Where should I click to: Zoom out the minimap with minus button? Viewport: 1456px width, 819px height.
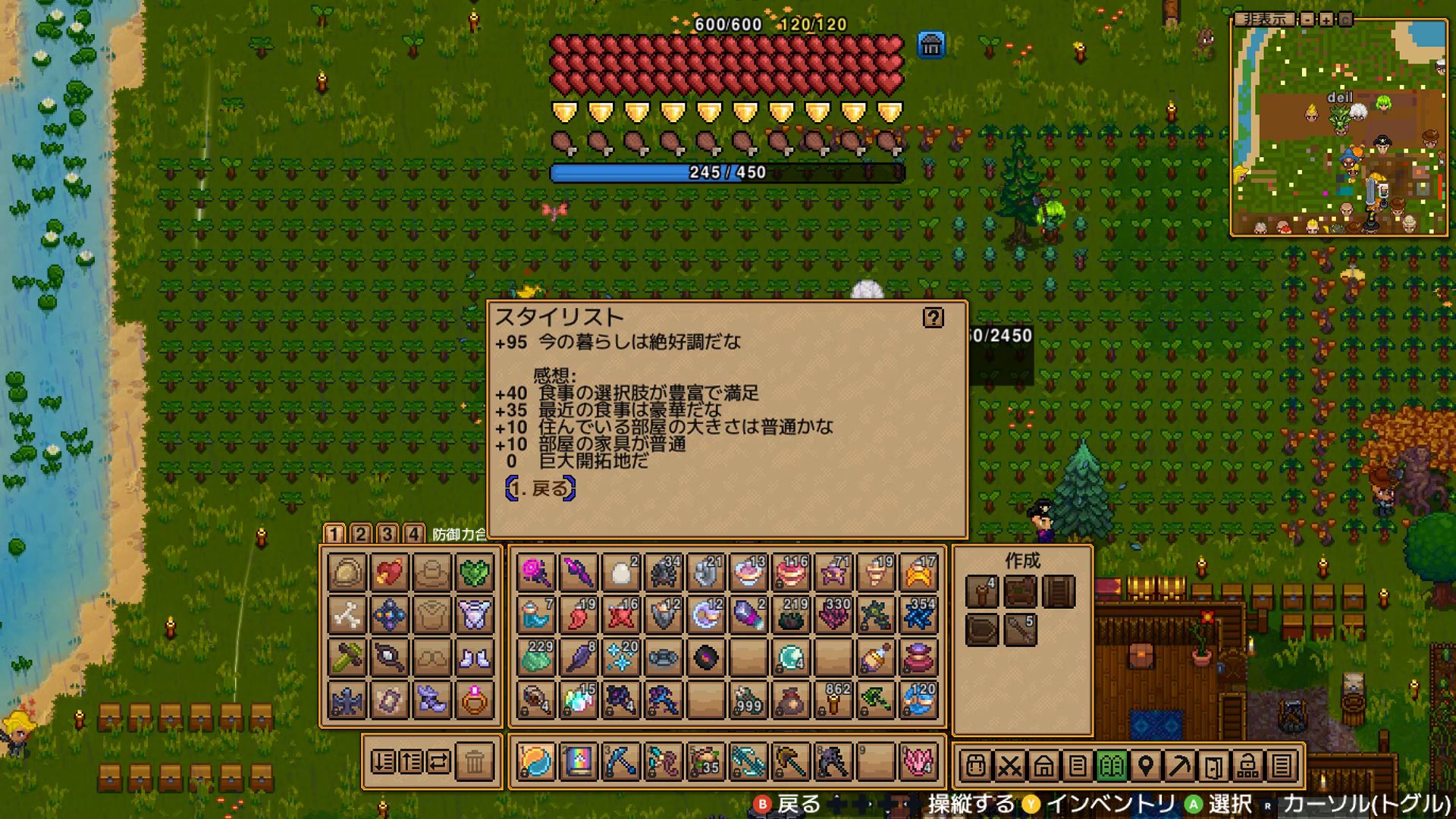coord(1307,20)
